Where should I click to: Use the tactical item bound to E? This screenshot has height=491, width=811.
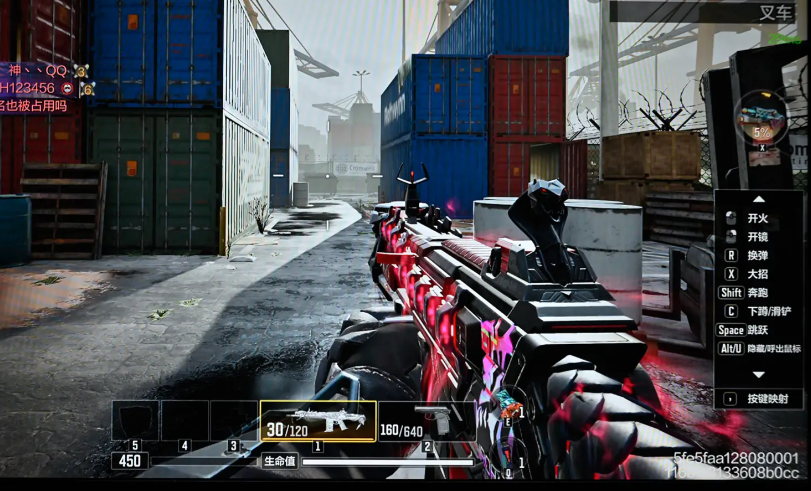coord(511,410)
